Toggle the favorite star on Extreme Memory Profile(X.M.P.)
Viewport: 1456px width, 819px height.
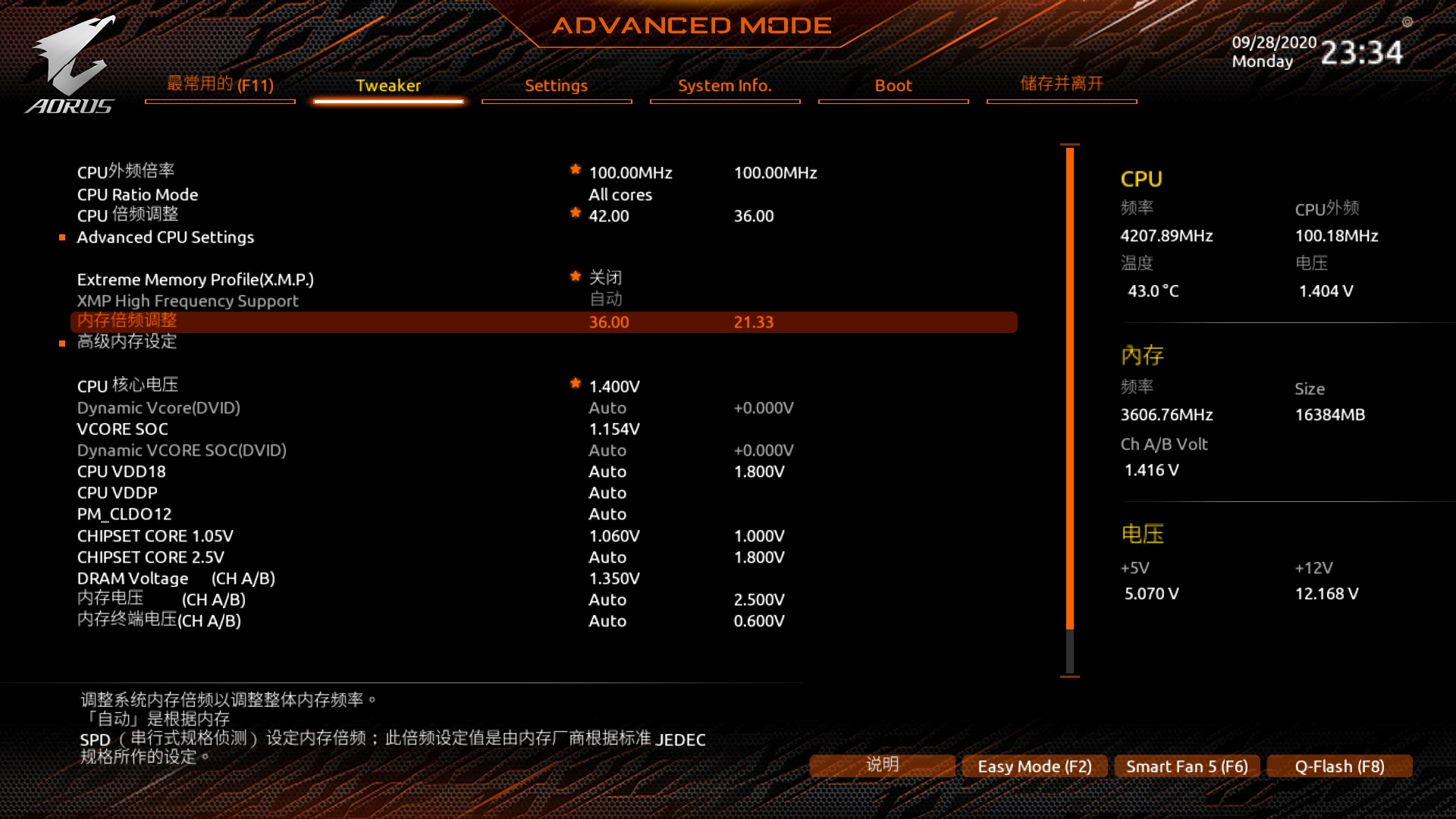(576, 278)
